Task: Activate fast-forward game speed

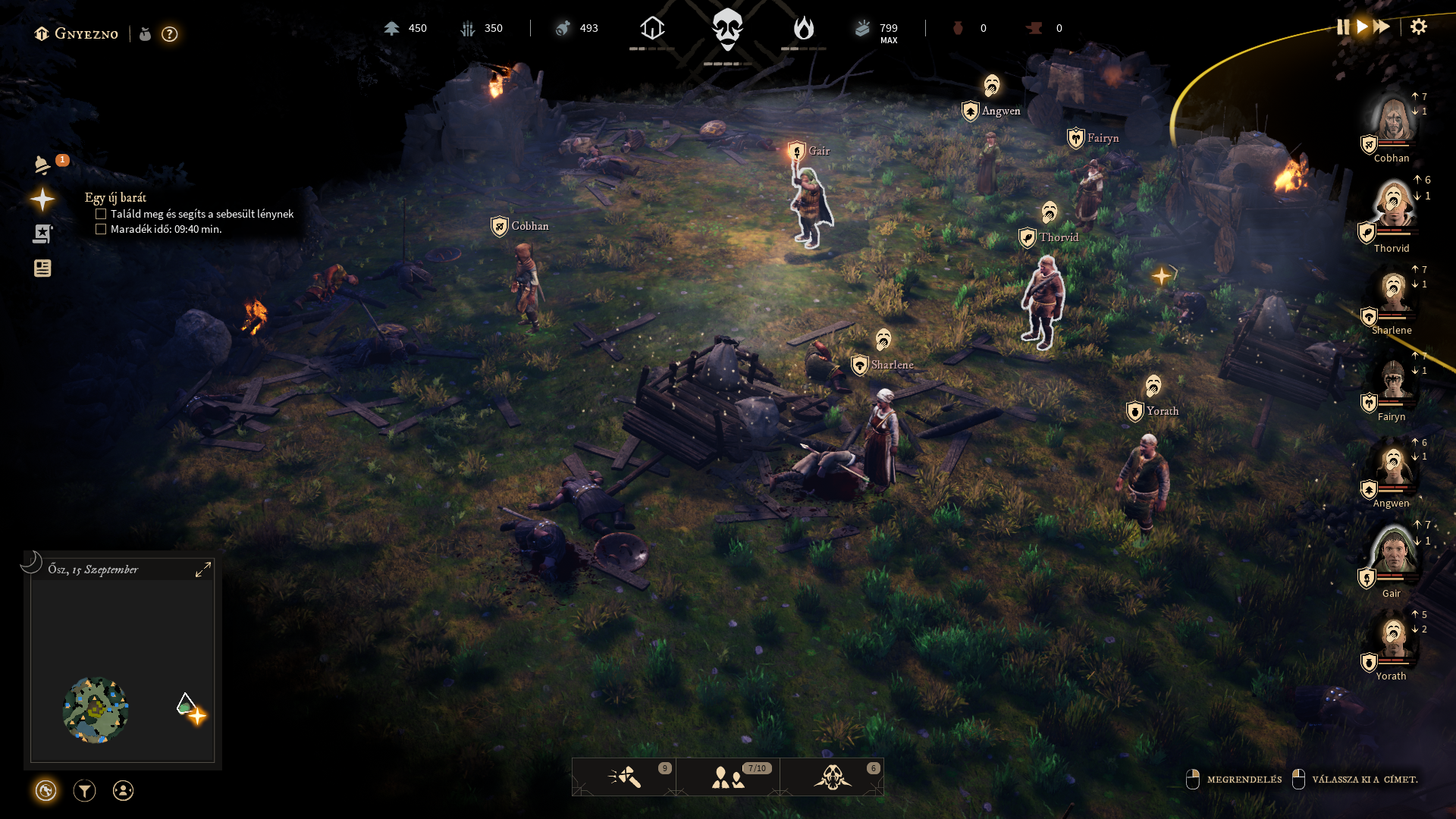Action: [1382, 27]
